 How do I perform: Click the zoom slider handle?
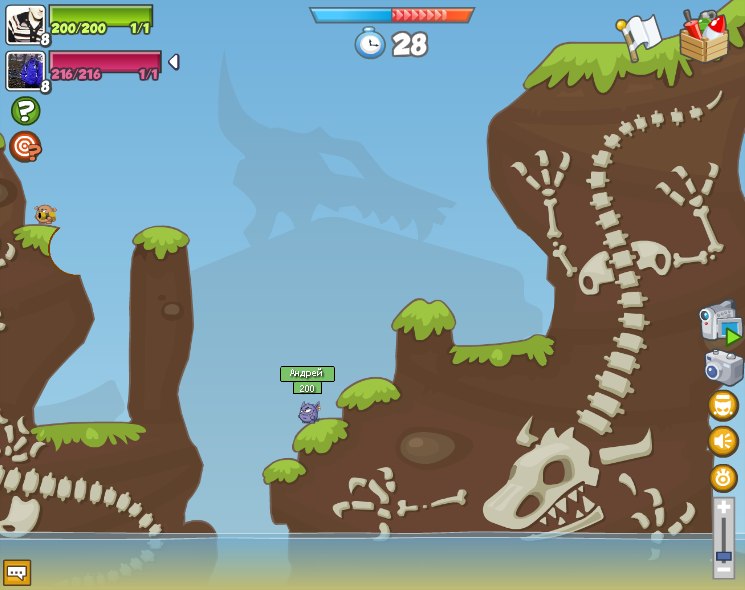(x=723, y=556)
